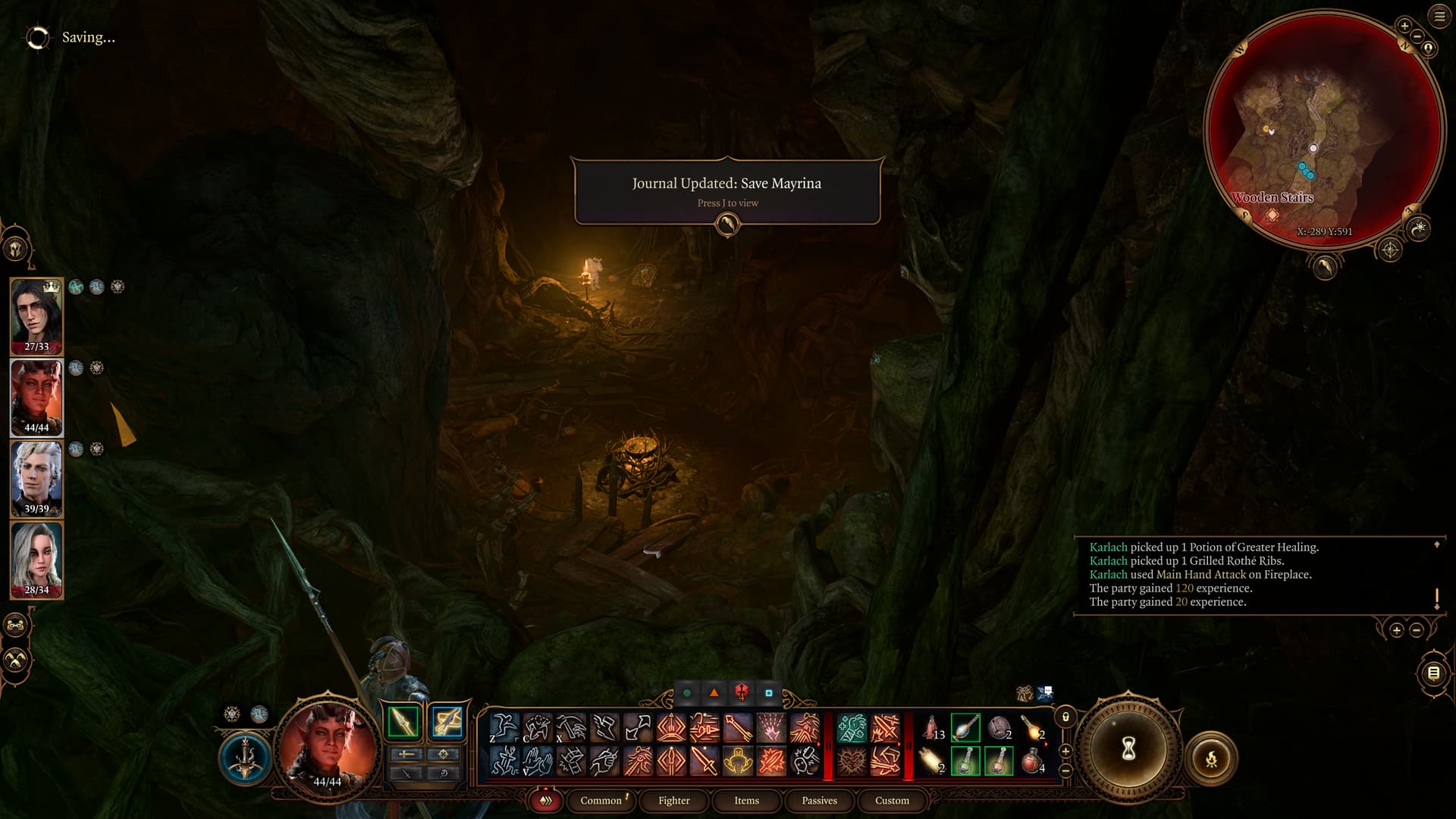Select the white-haired elf party portrait
Screen dimensions: 1456x819
click(x=36, y=479)
